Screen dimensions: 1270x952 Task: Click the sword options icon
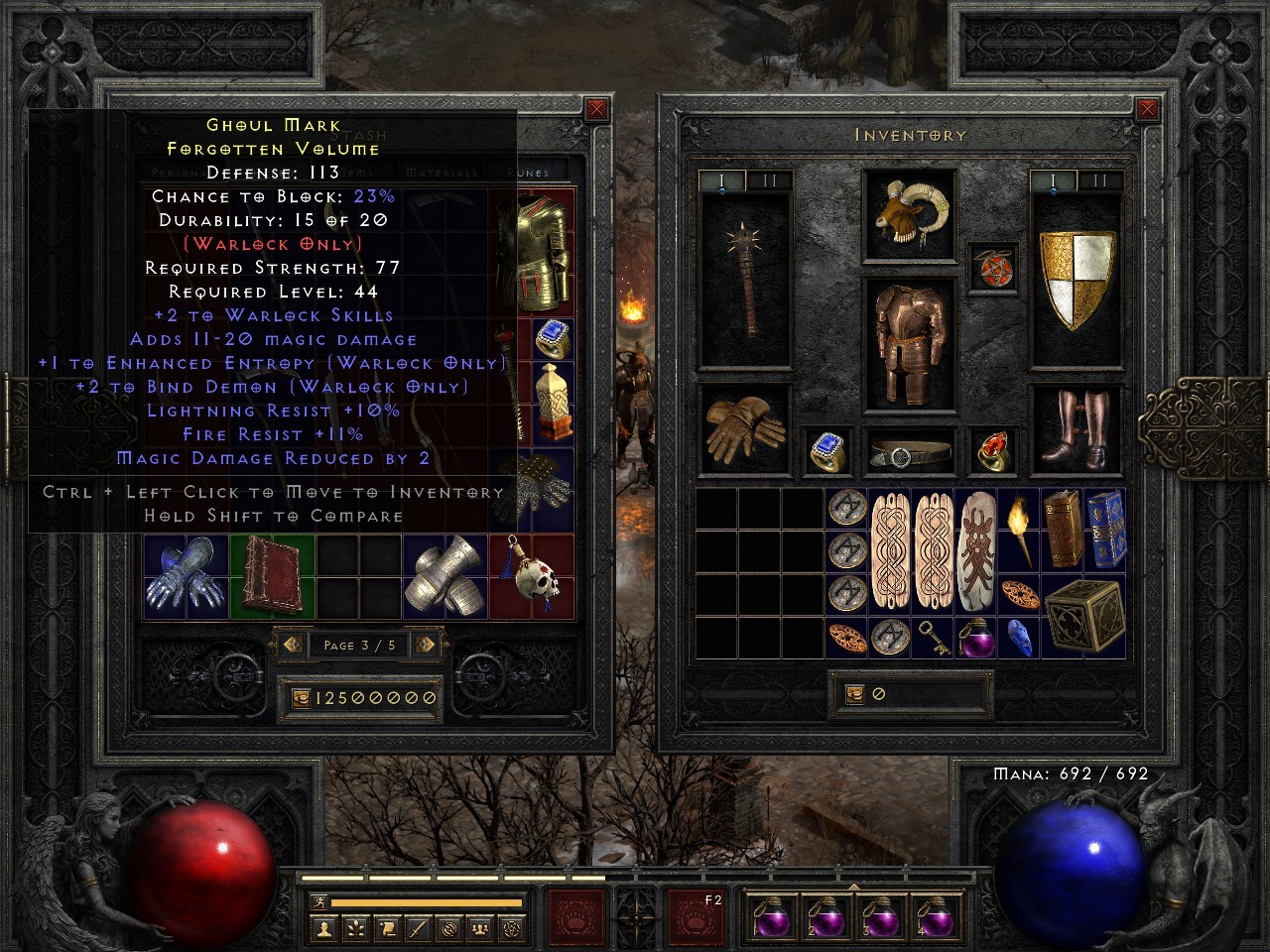point(419,927)
